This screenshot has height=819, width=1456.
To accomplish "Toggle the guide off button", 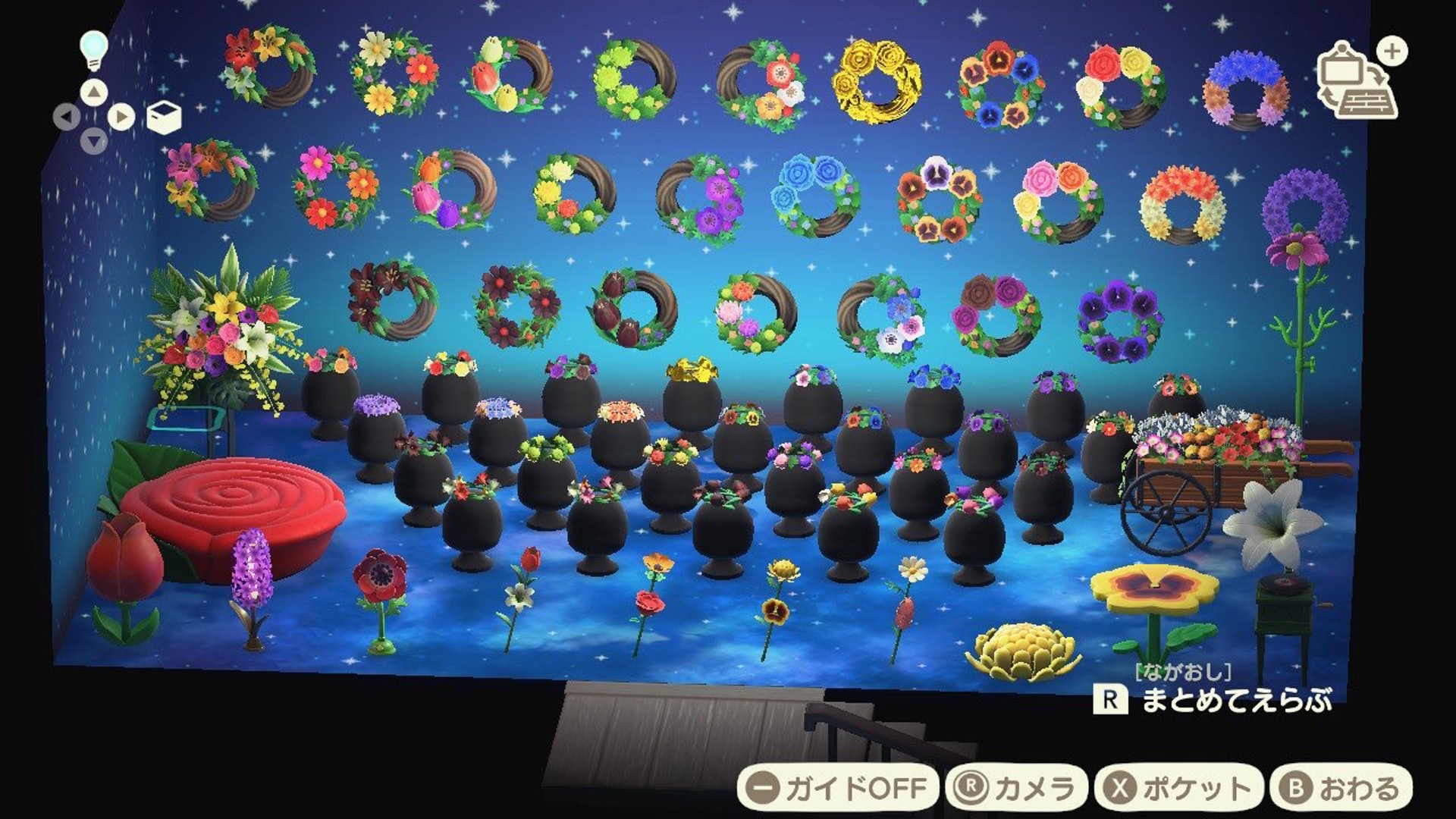I will click(837, 788).
